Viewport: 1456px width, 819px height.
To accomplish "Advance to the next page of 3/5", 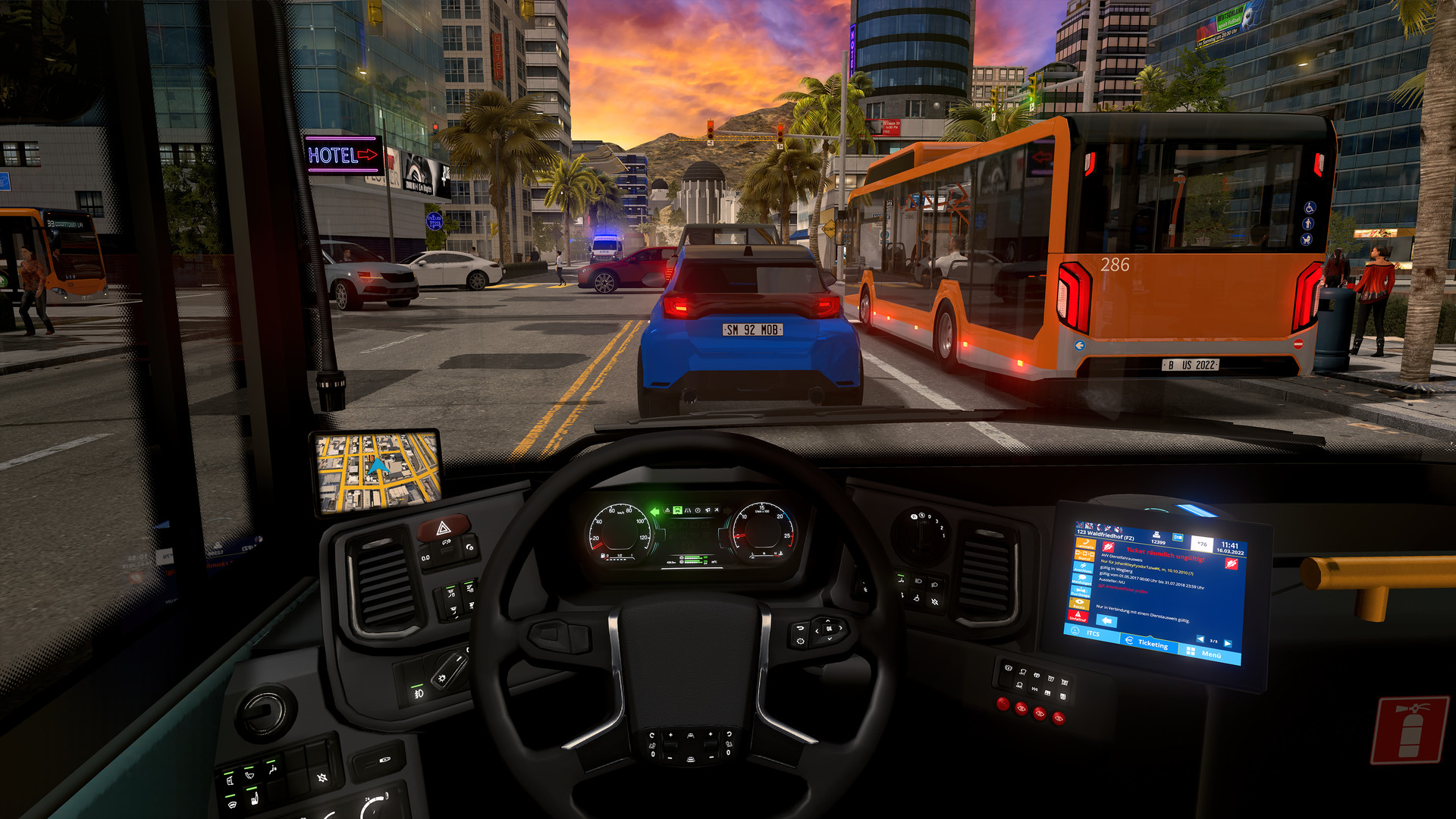I will [x=1228, y=642].
